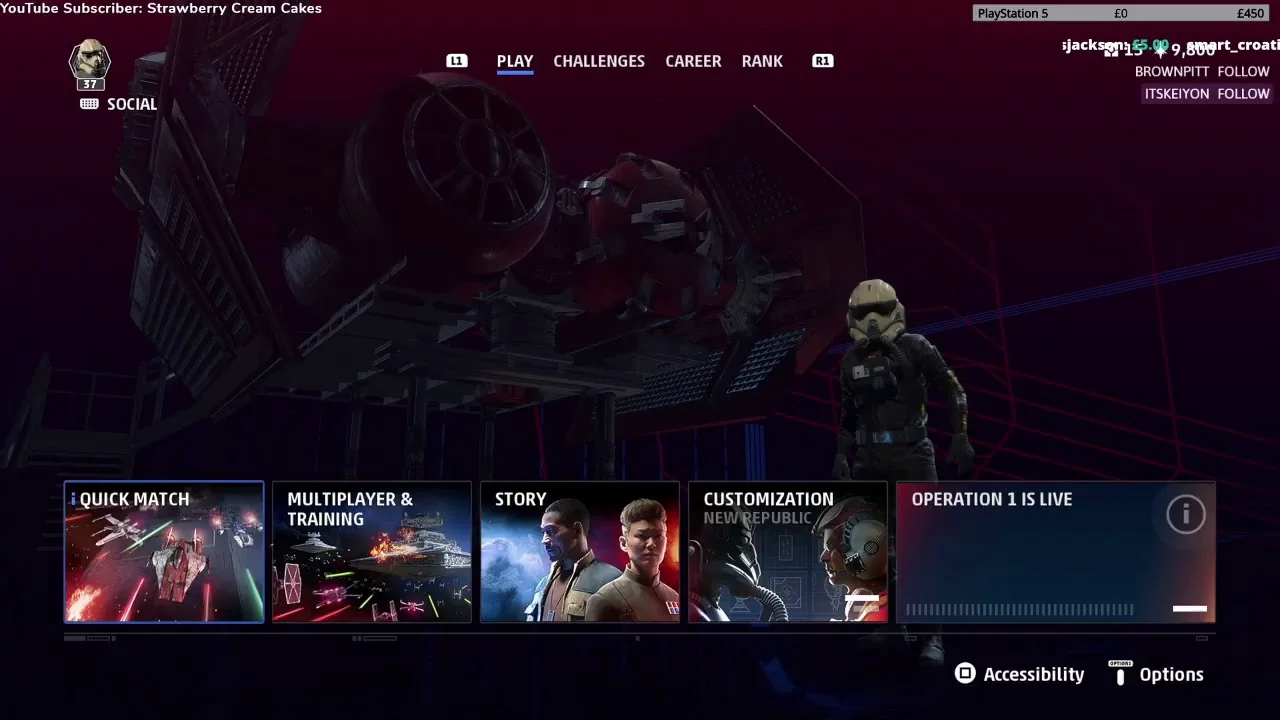View the pilot helmet profile avatar

(x=89, y=60)
